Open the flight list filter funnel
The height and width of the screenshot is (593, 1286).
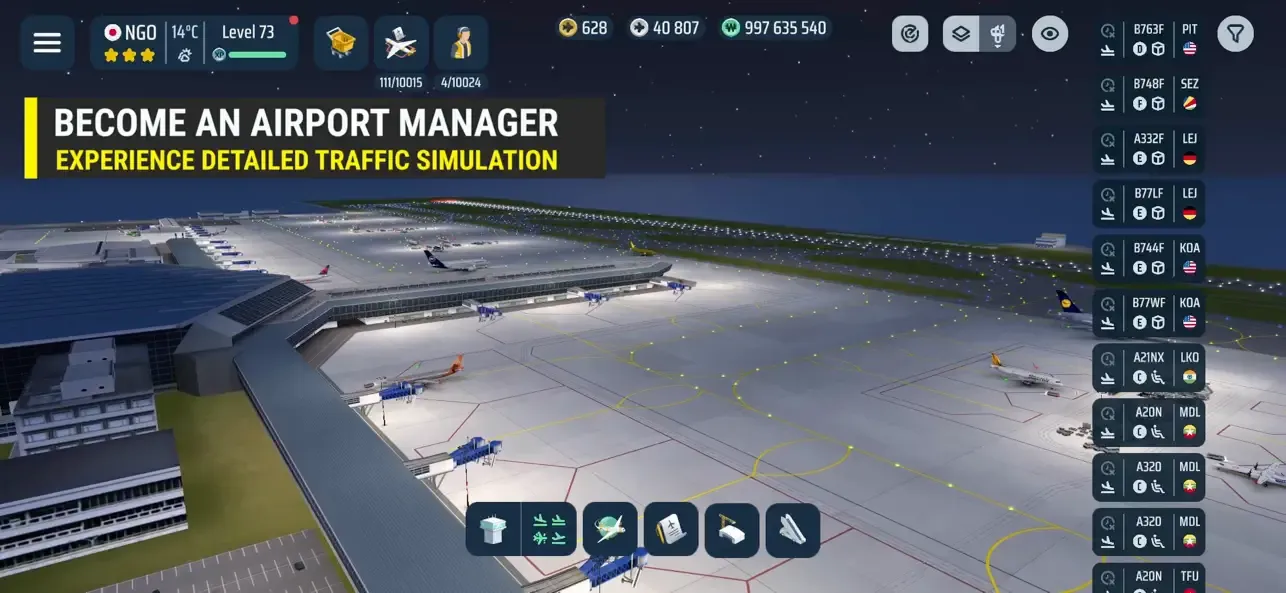coord(1236,34)
